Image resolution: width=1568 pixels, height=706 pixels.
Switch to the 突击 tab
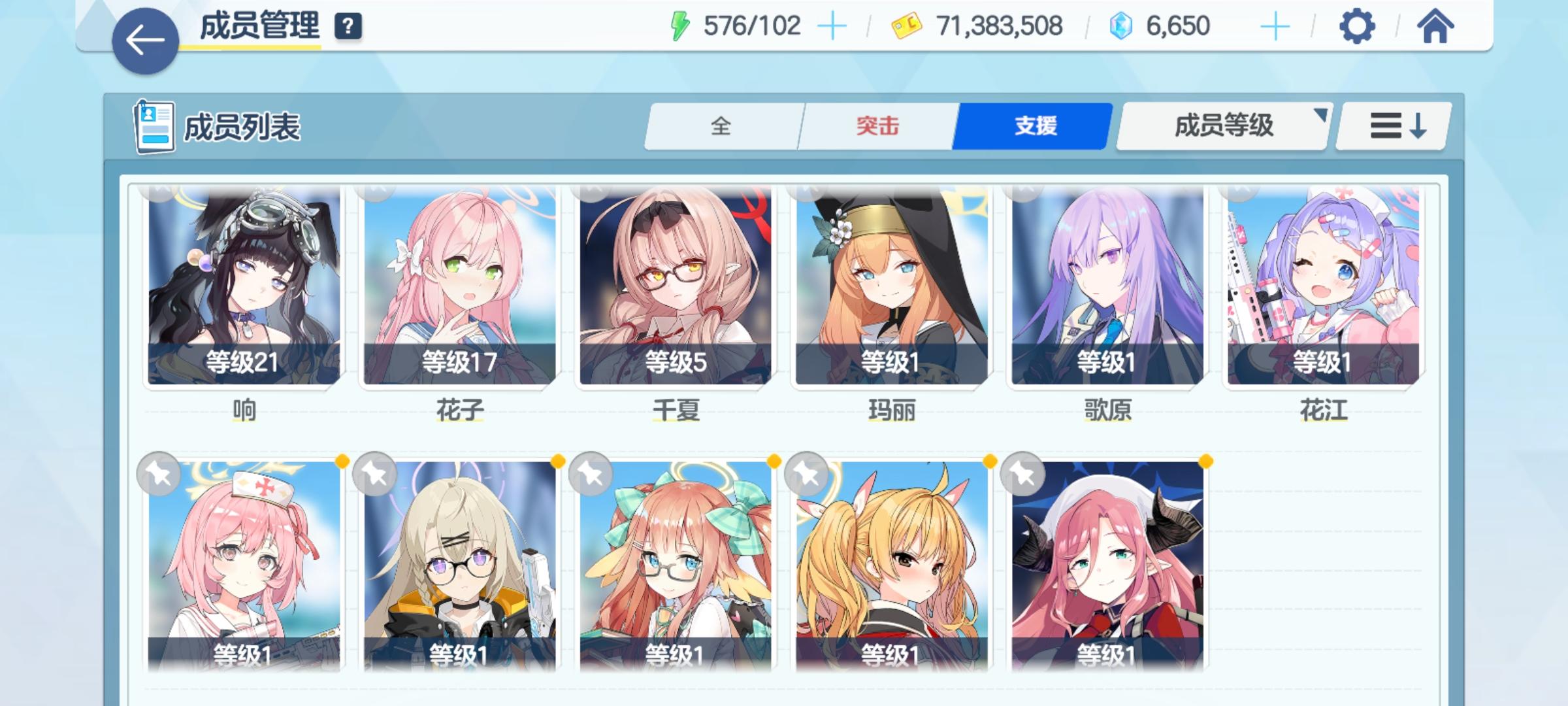tap(875, 126)
